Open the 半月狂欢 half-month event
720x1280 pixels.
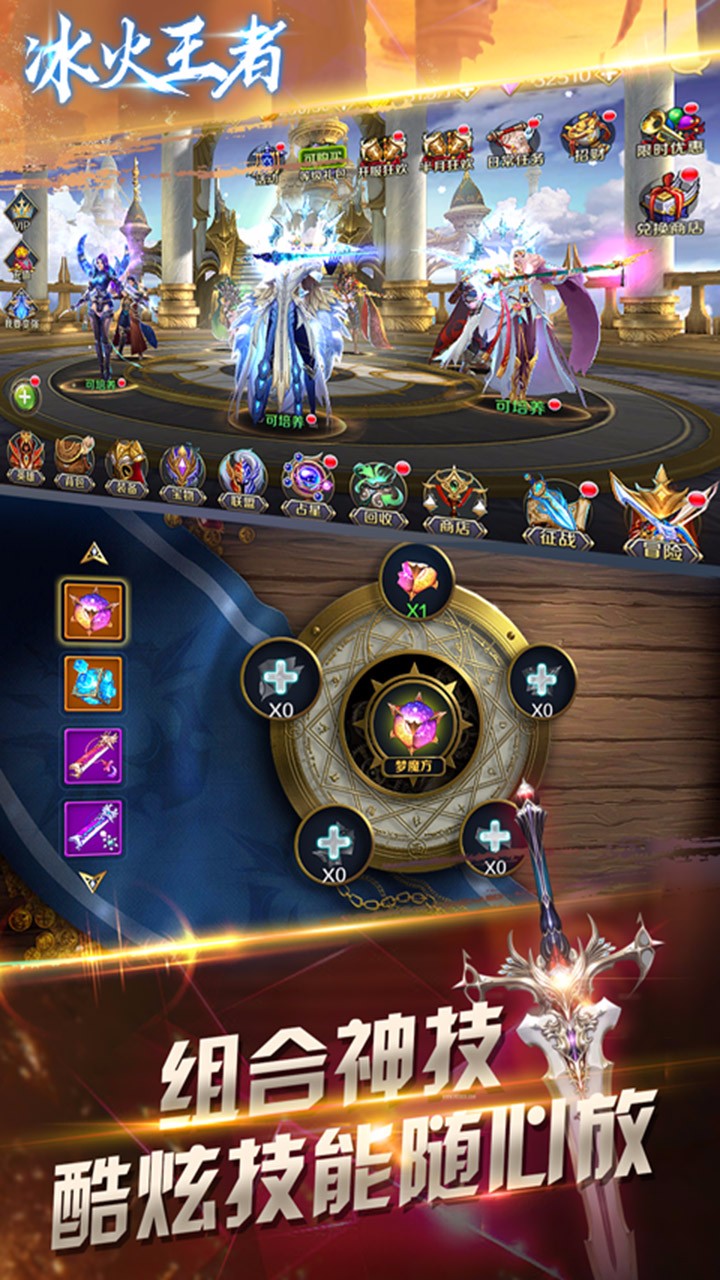point(446,150)
